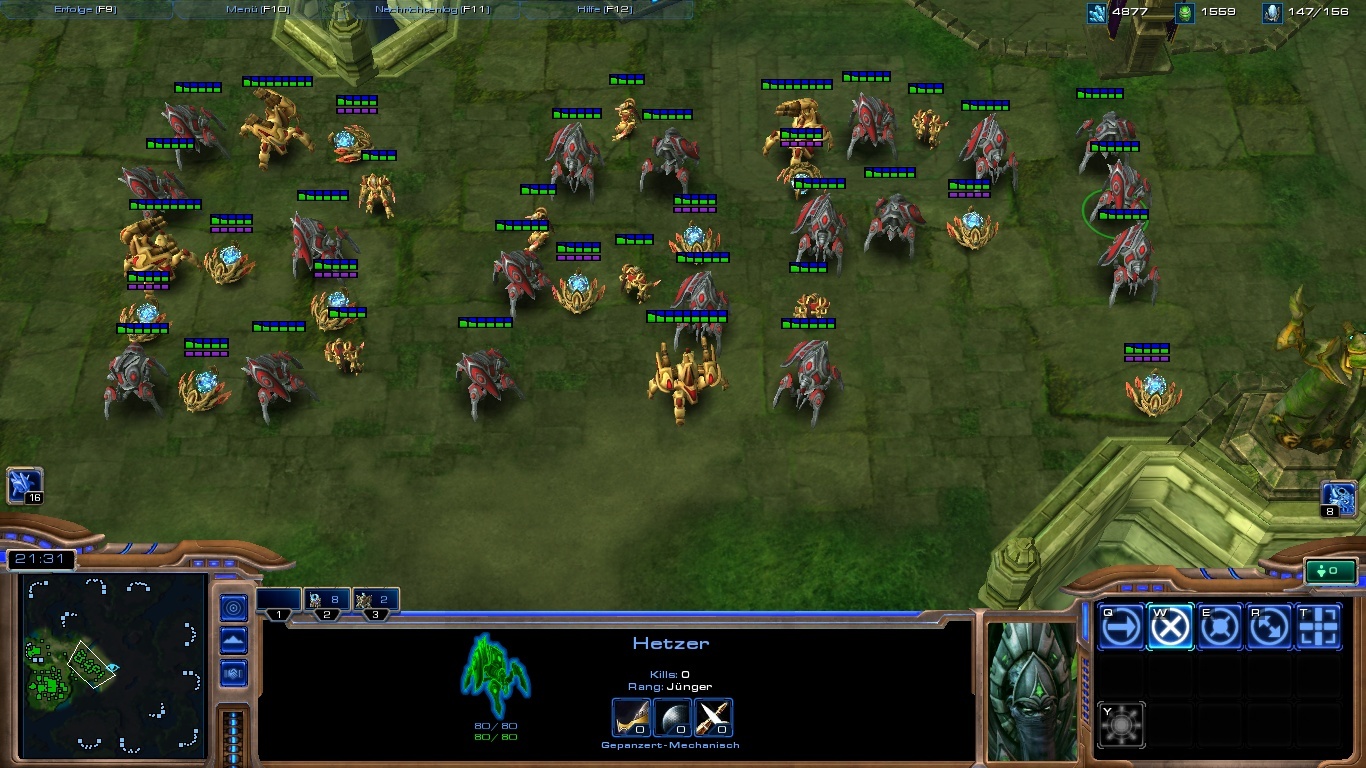Toggle the minimap terrain display button
The image size is (1366, 768).
click(x=234, y=640)
